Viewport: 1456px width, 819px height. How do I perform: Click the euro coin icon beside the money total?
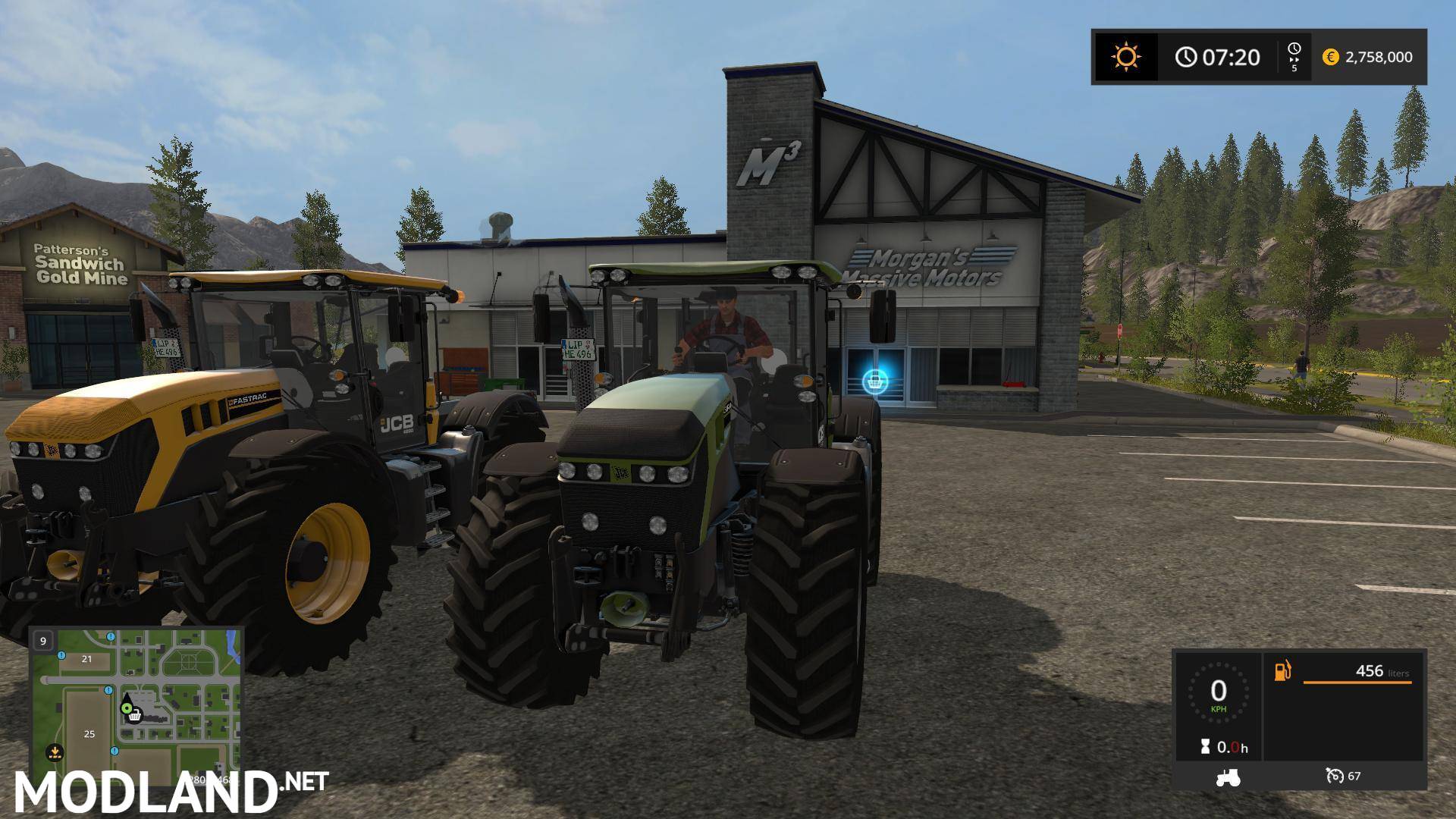pos(1331,57)
